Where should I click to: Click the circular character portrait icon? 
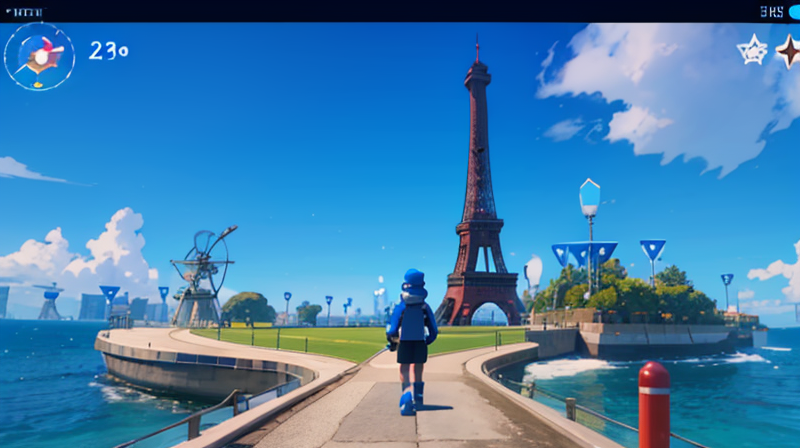[39, 56]
